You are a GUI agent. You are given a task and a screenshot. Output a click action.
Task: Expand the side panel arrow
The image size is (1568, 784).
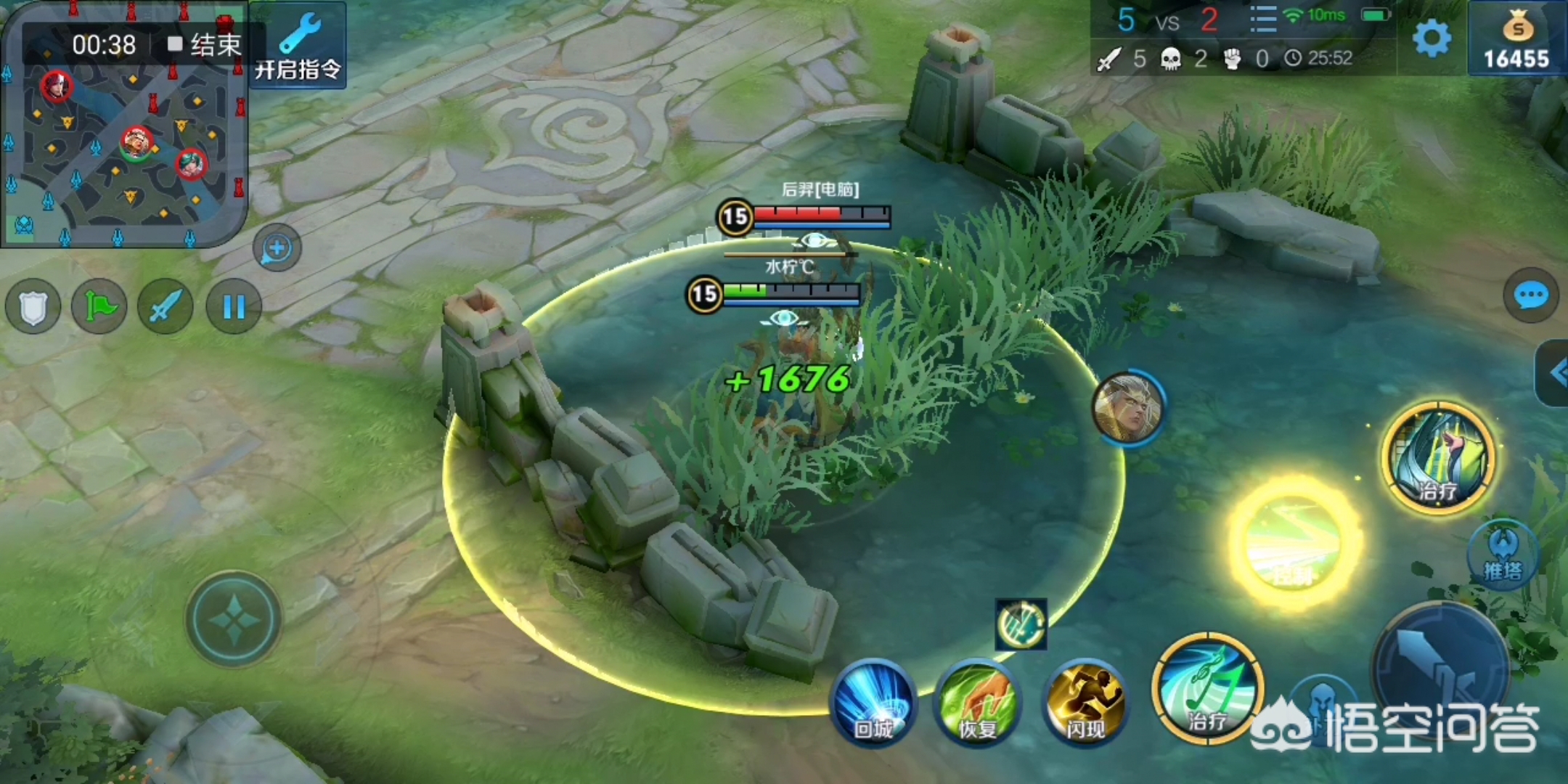click(x=1555, y=373)
